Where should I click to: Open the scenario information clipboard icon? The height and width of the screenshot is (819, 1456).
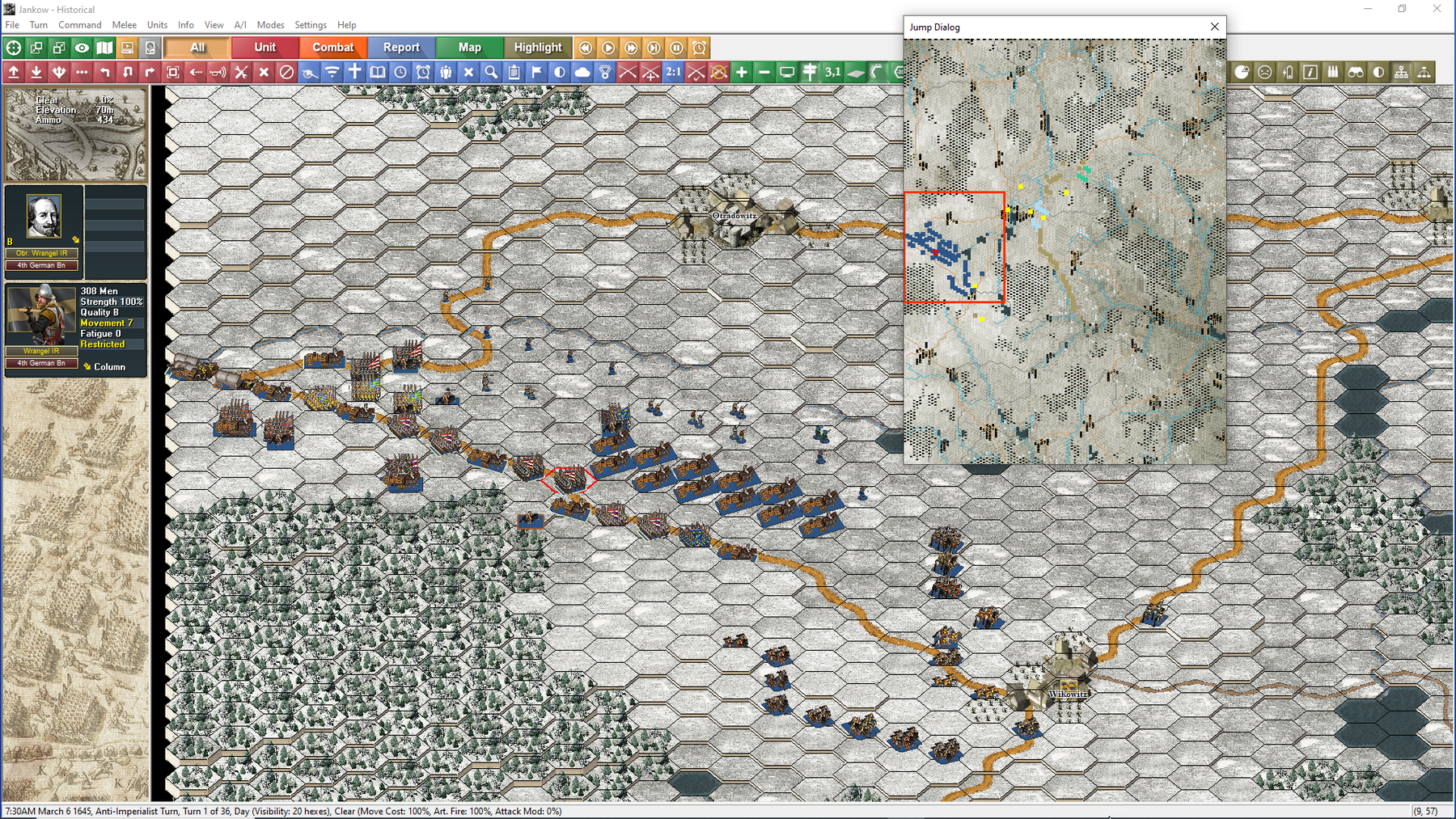click(514, 73)
